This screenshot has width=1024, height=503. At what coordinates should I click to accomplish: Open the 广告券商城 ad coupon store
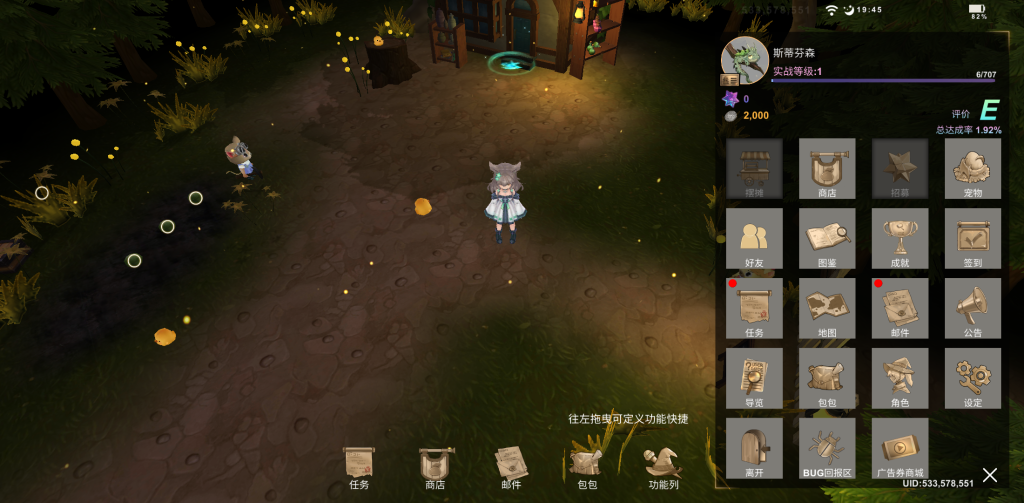pyautogui.click(x=900, y=448)
